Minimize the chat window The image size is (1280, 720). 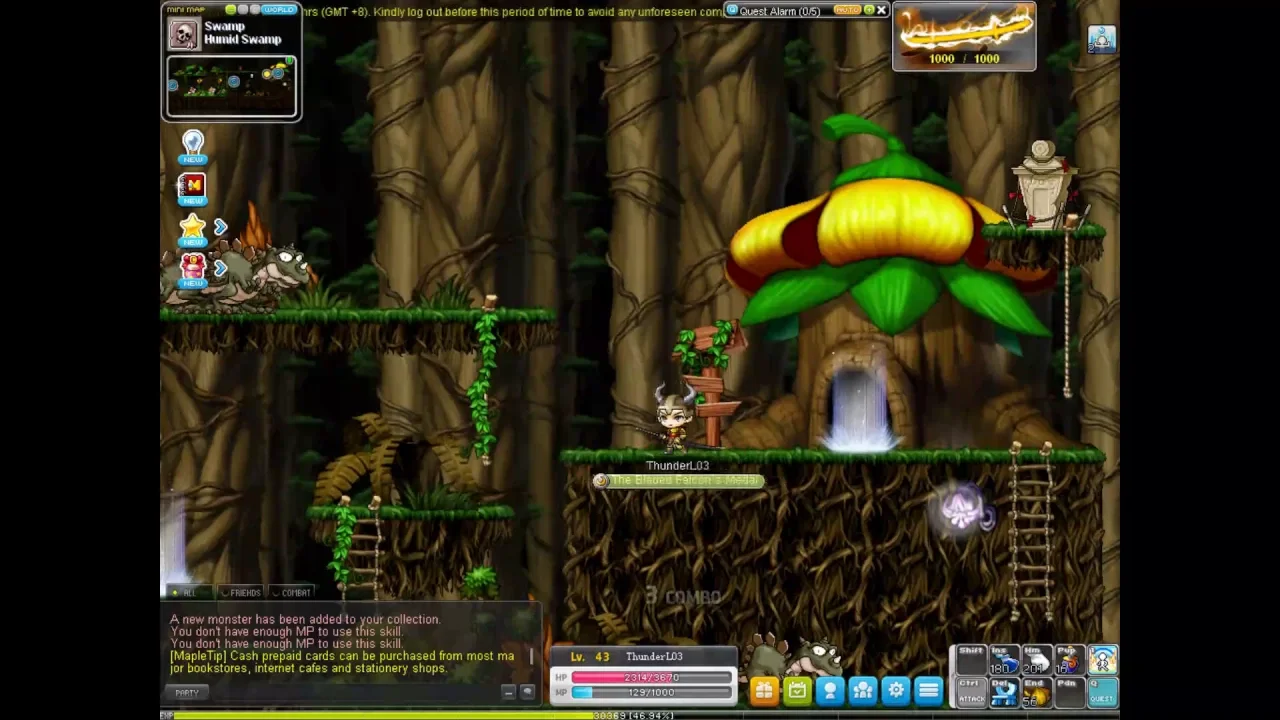(x=508, y=692)
